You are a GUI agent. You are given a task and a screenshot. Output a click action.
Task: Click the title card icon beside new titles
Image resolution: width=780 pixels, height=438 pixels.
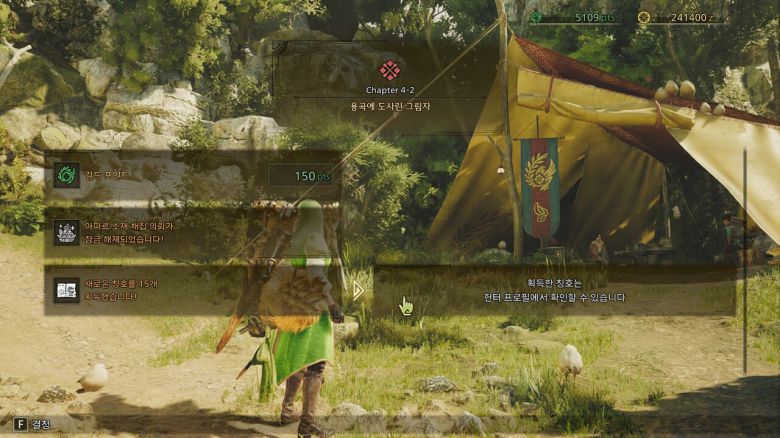[x=67, y=290]
